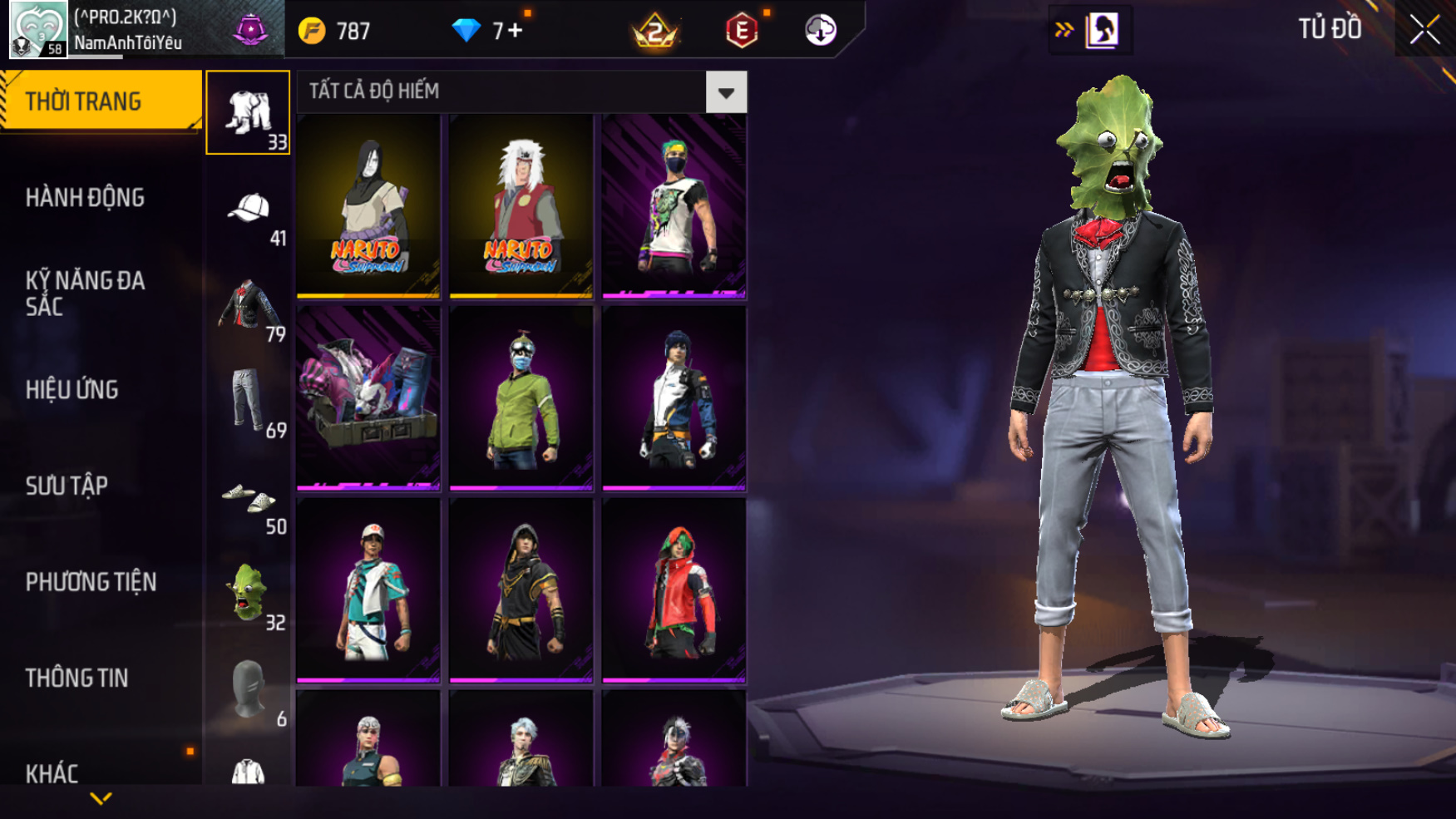Choose the Jiraiya Naruto costume
The height and width of the screenshot is (819, 1456).
(x=521, y=205)
